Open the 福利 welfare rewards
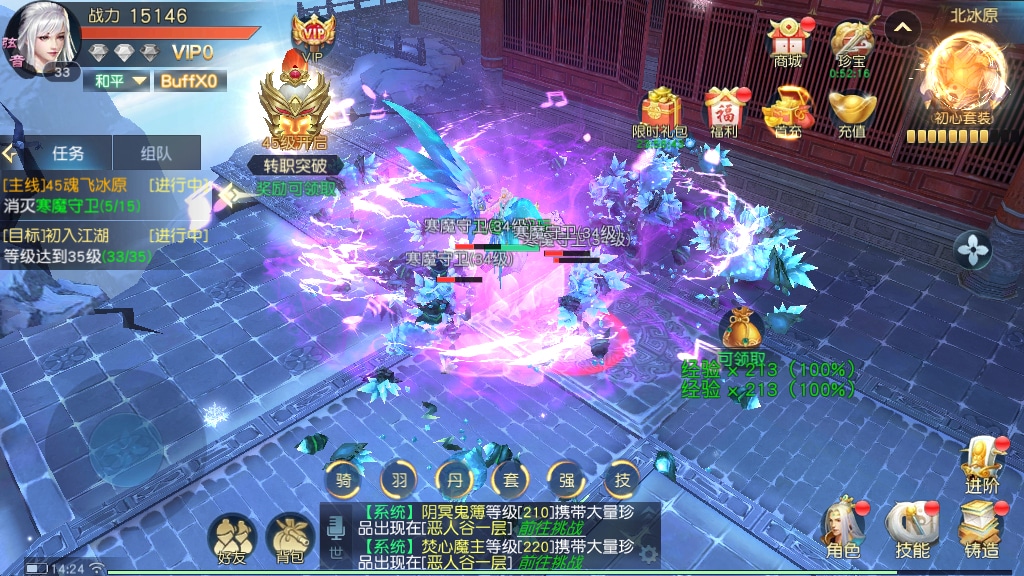 click(723, 112)
